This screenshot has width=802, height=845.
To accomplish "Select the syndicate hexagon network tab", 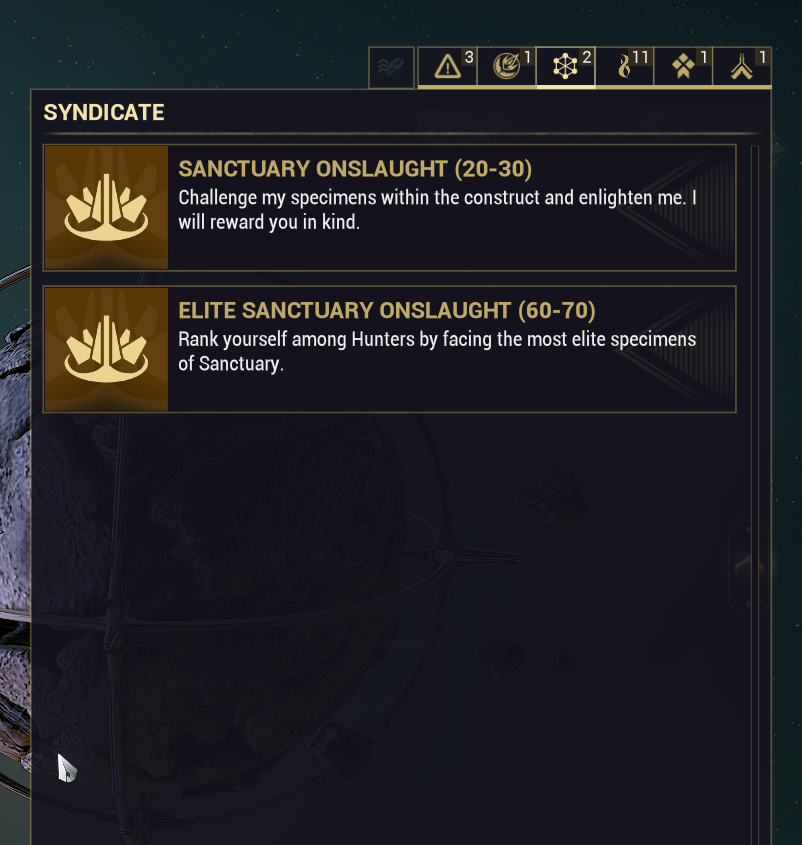I will pos(566,67).
